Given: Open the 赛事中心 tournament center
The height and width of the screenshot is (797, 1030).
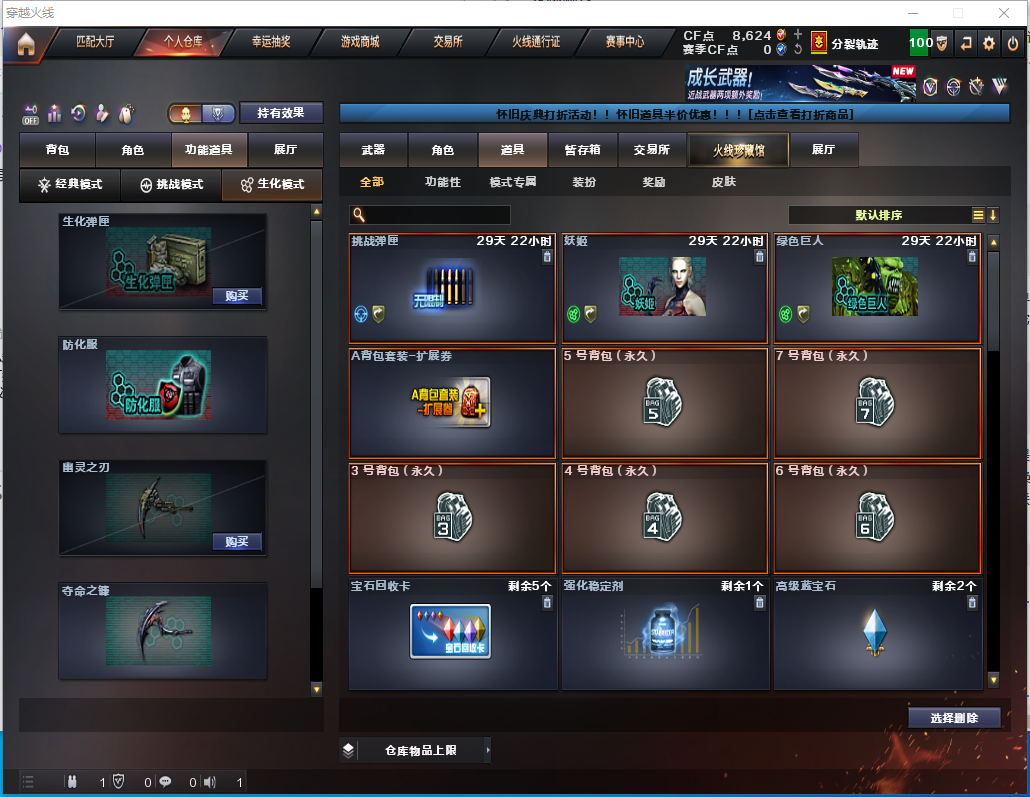Looking at the screenshot, I should click(x=625, y=43).
